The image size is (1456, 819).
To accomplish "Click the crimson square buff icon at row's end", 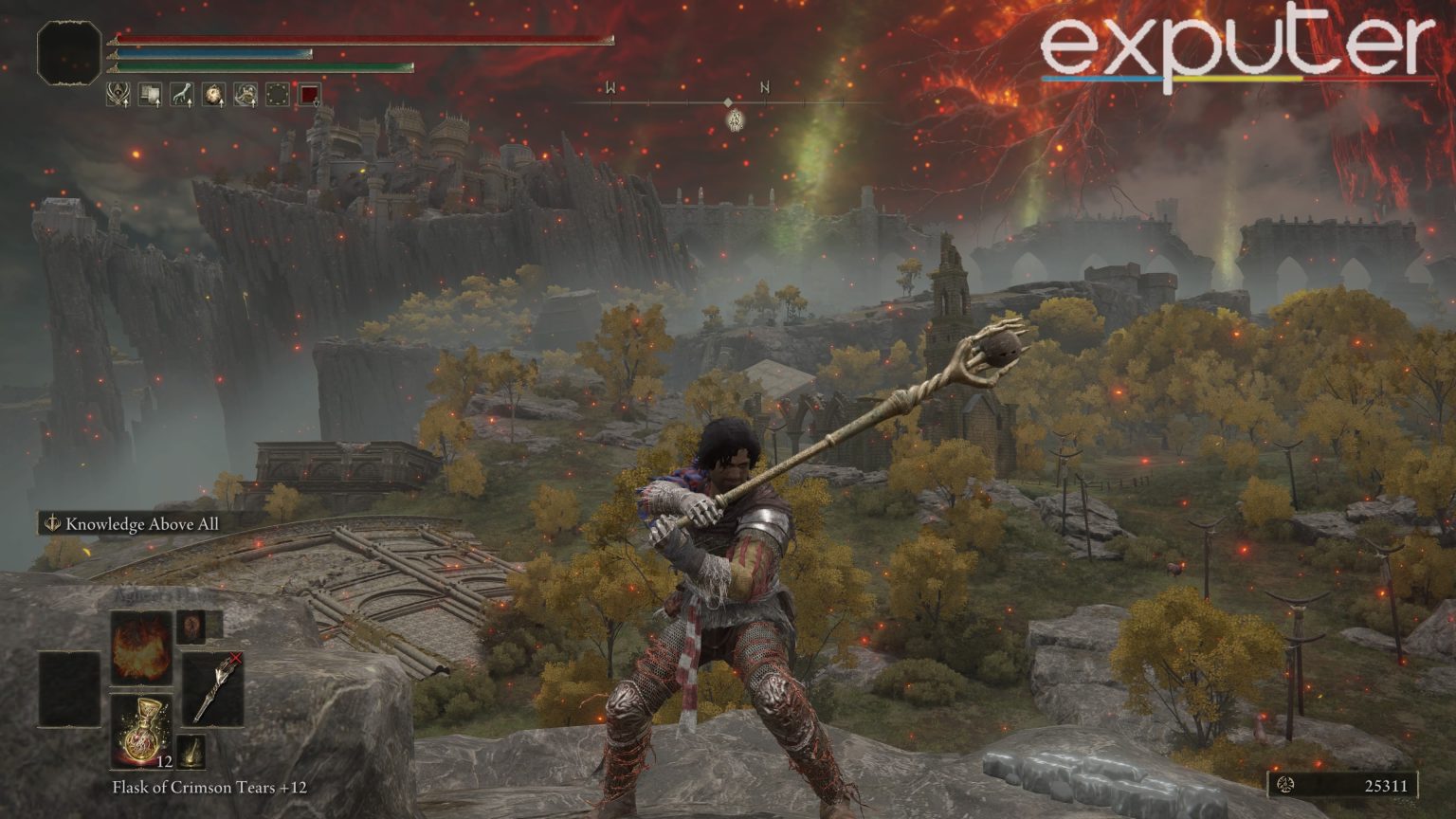I will point(308,93).
